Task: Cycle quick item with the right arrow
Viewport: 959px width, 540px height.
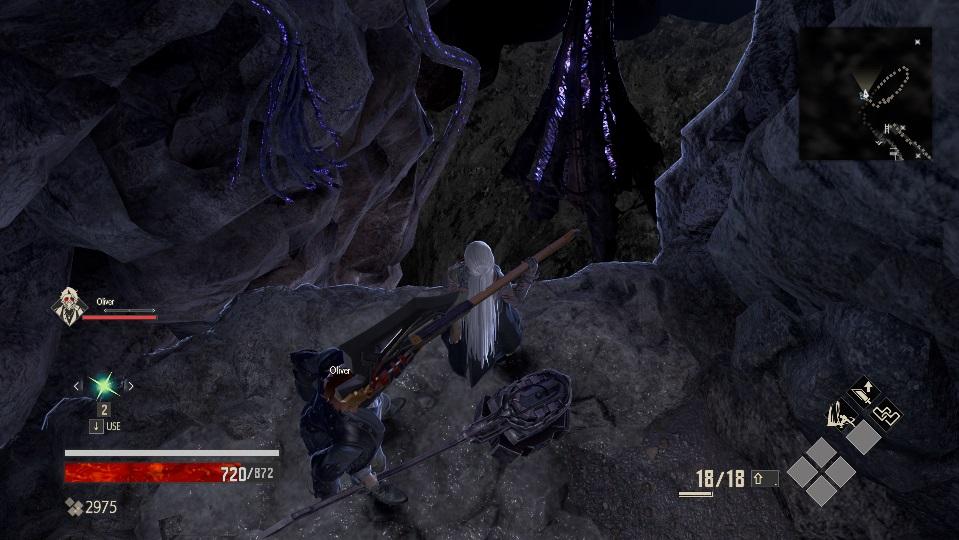Action: [x=129, y=386]
